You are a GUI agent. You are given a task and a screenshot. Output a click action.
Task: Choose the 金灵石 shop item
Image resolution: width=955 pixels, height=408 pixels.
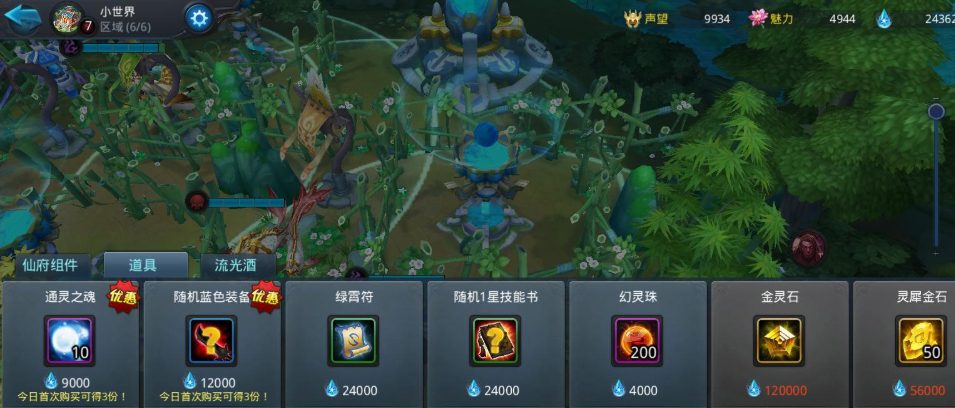coord(779,341)
